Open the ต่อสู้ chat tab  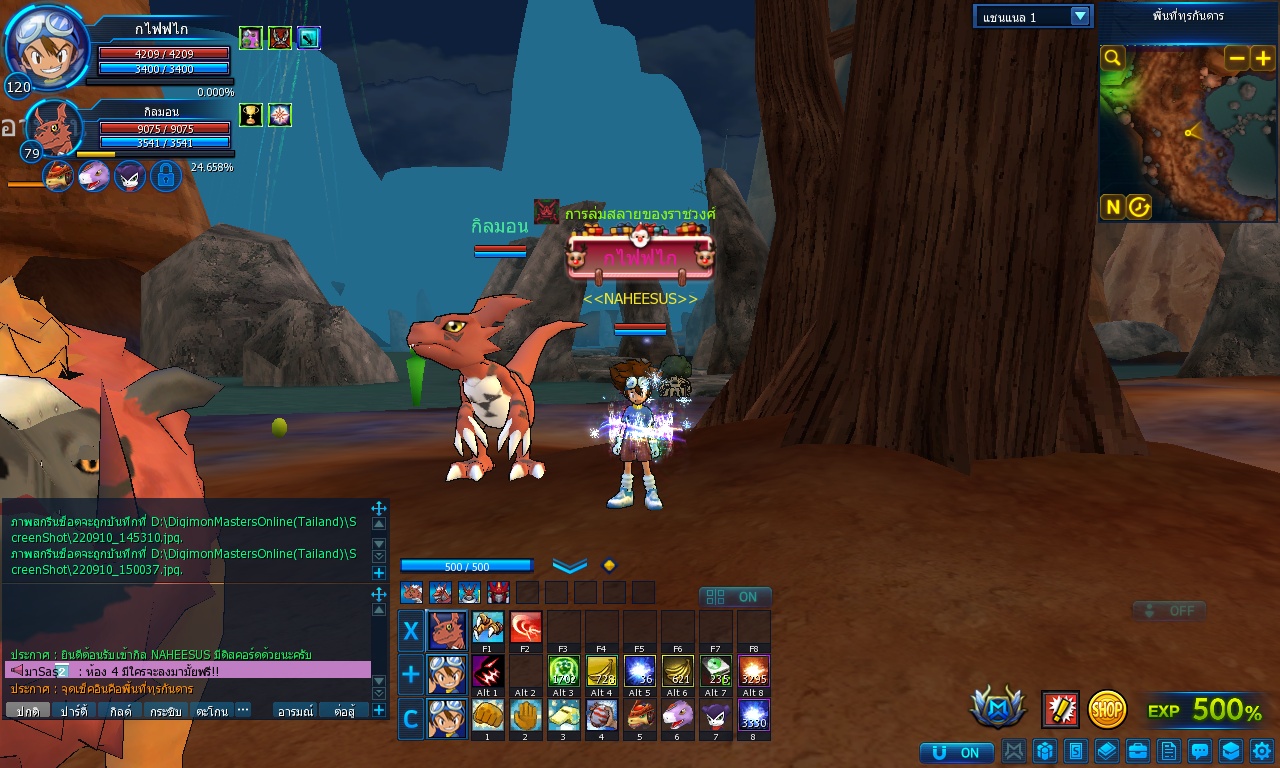click(x=345, y=711)
